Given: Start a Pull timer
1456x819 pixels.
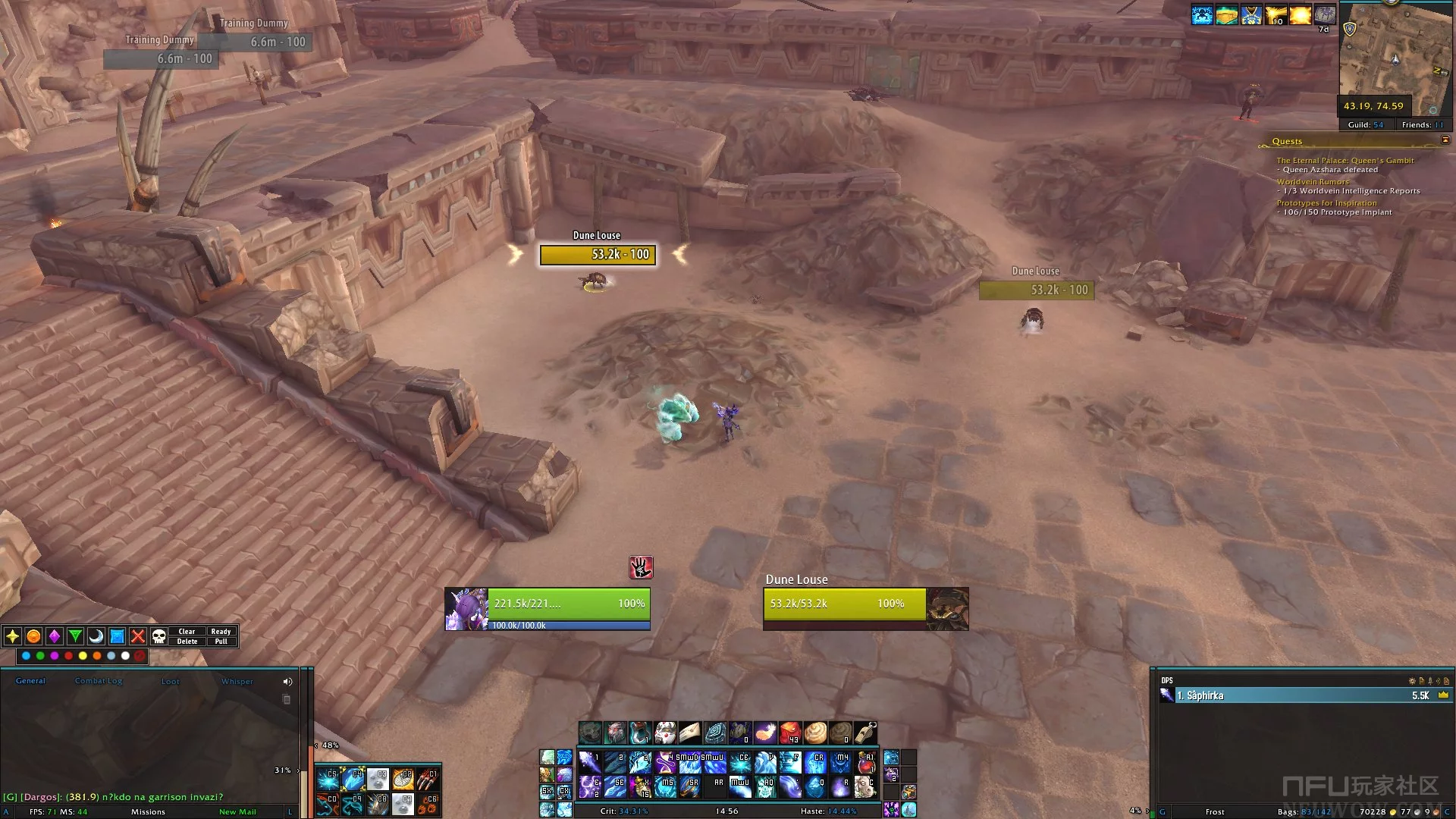Looking at the screenshot, I should 221,642.
